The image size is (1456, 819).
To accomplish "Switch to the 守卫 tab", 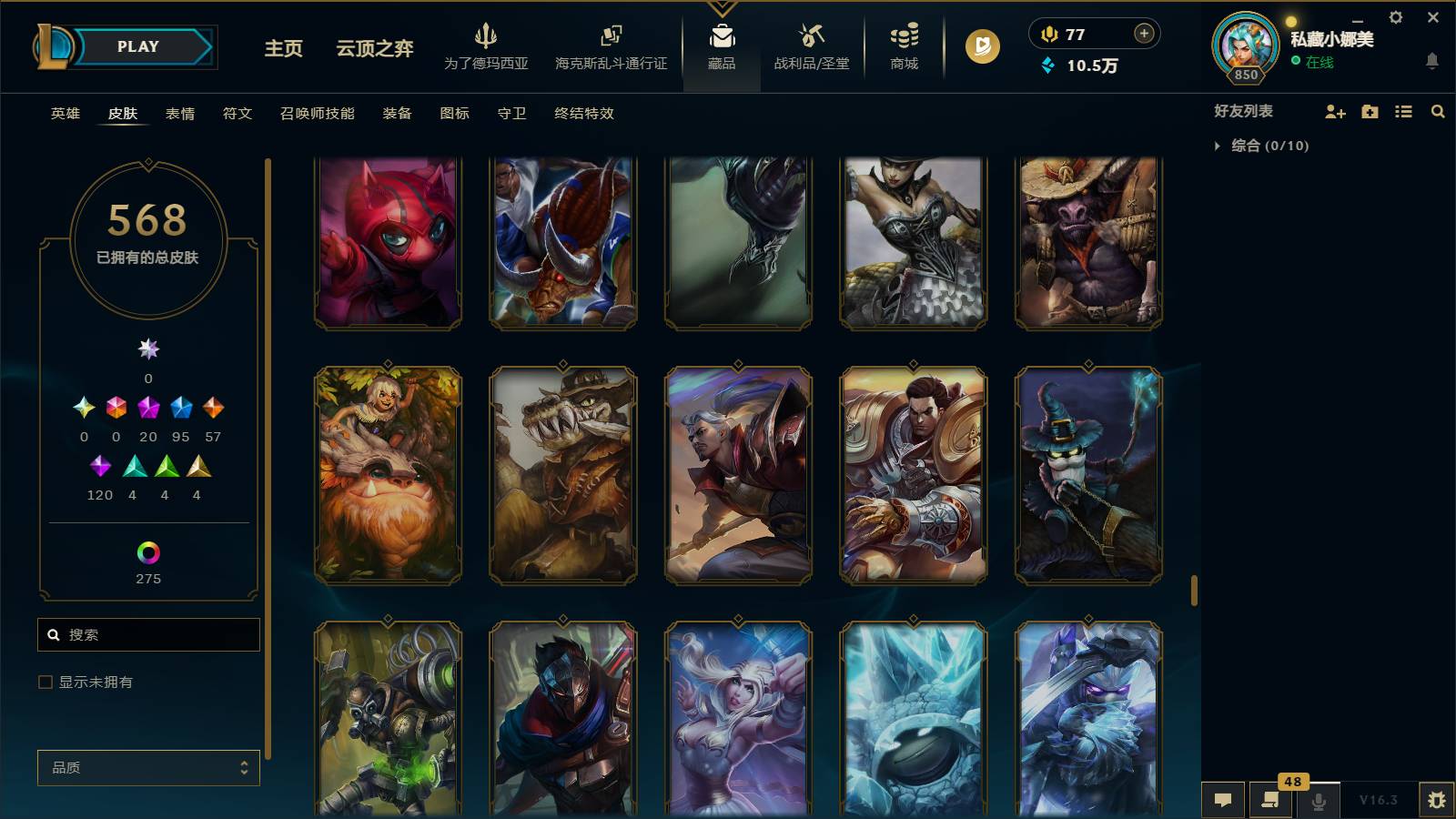I will point(511,114).
